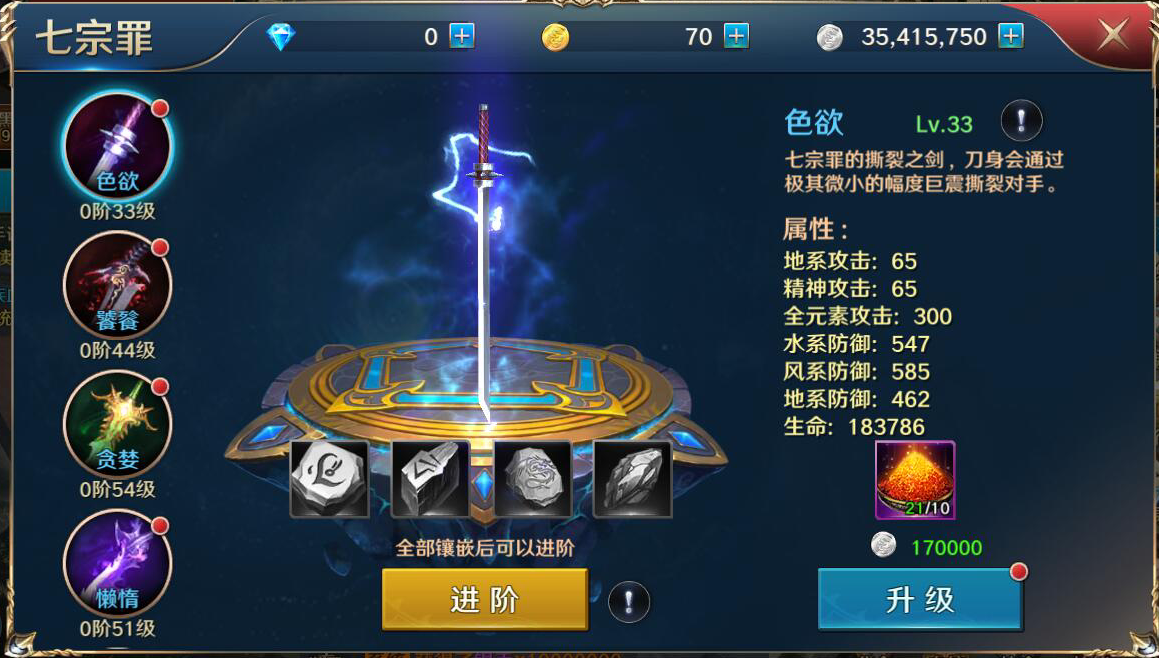Select the 饕餮 weapon tab

[118, 286]
